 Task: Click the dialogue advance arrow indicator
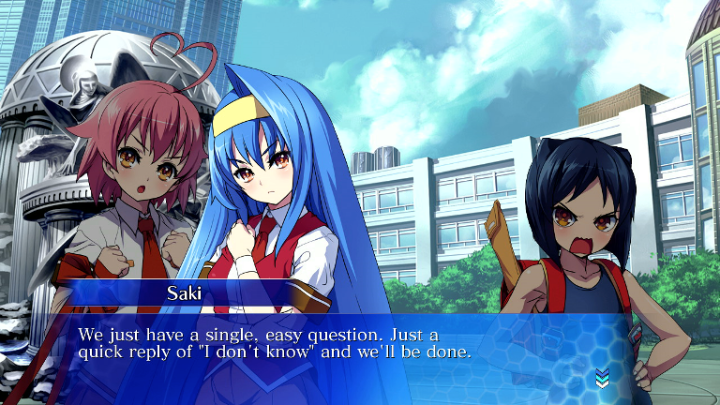tap(601, 377)
